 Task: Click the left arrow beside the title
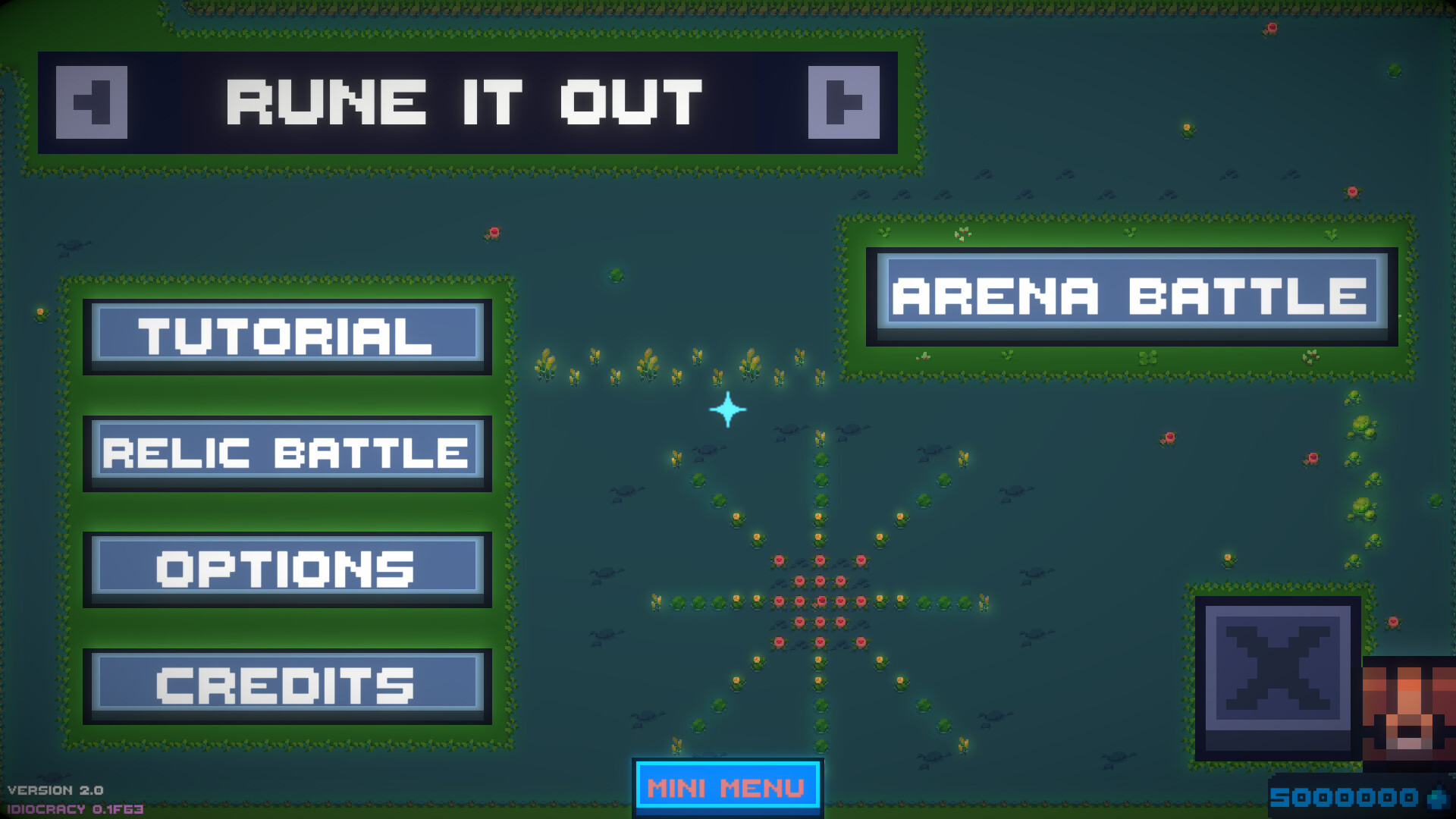tap(91, 101)
